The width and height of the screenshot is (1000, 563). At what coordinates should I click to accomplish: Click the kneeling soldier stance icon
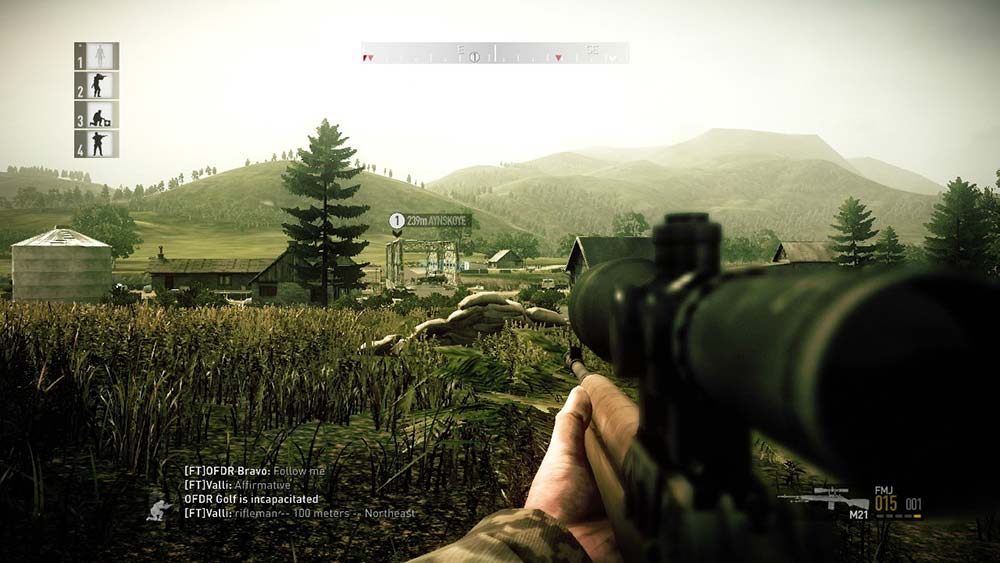(x=158, y=510)
